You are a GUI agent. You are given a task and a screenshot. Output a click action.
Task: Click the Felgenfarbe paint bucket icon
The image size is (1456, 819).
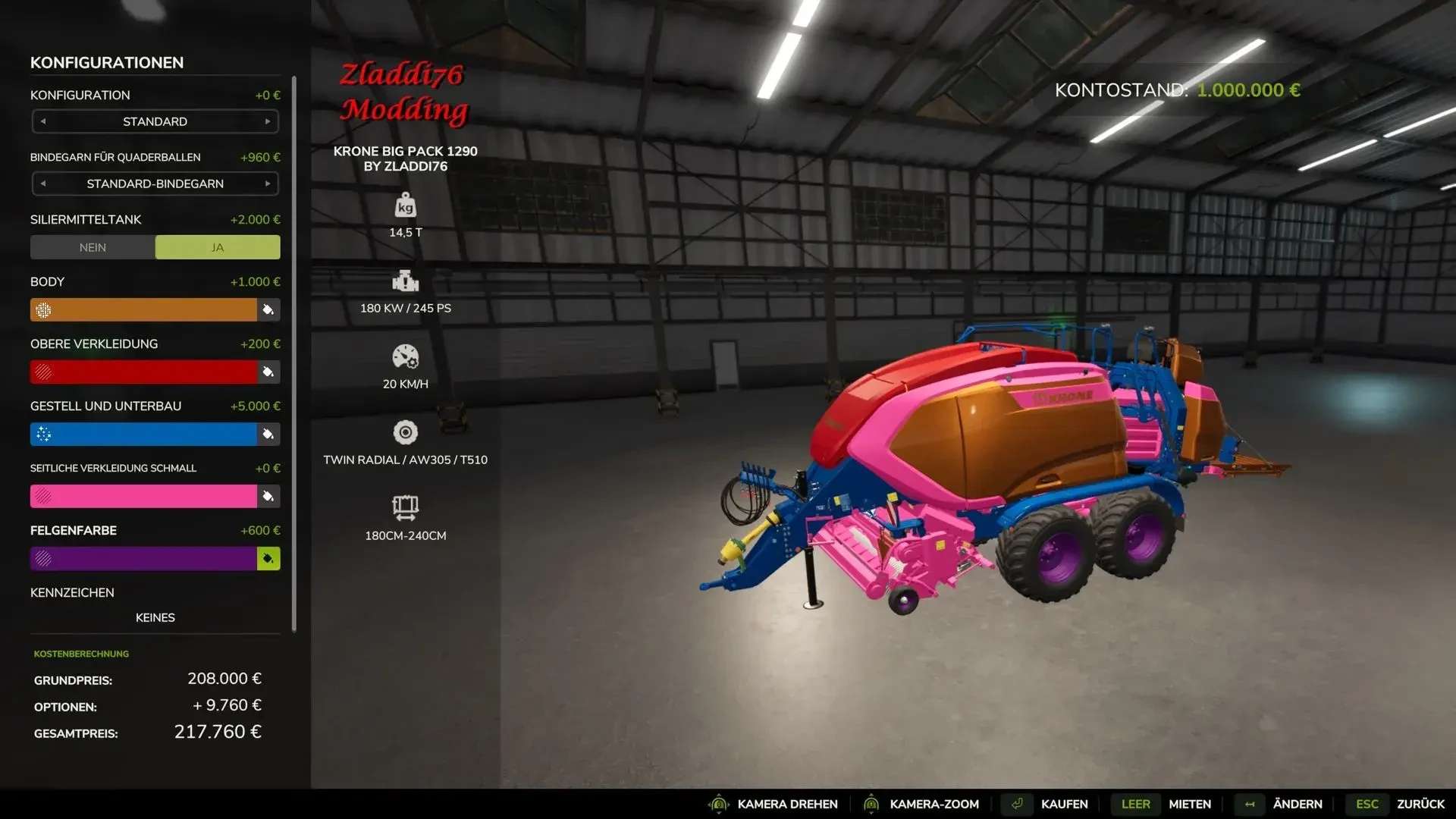click(268, 559)
